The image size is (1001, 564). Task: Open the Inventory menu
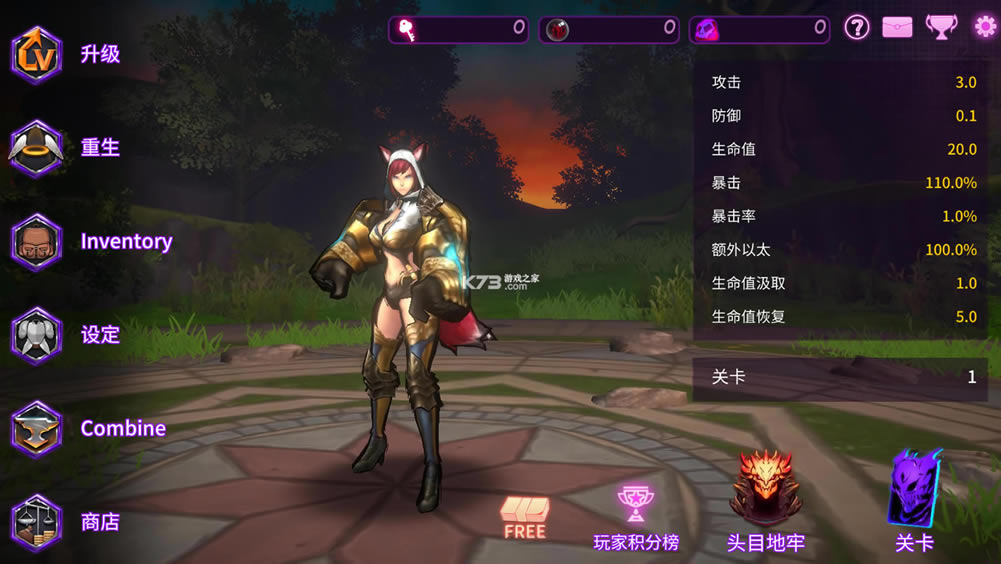click(38, 241)
